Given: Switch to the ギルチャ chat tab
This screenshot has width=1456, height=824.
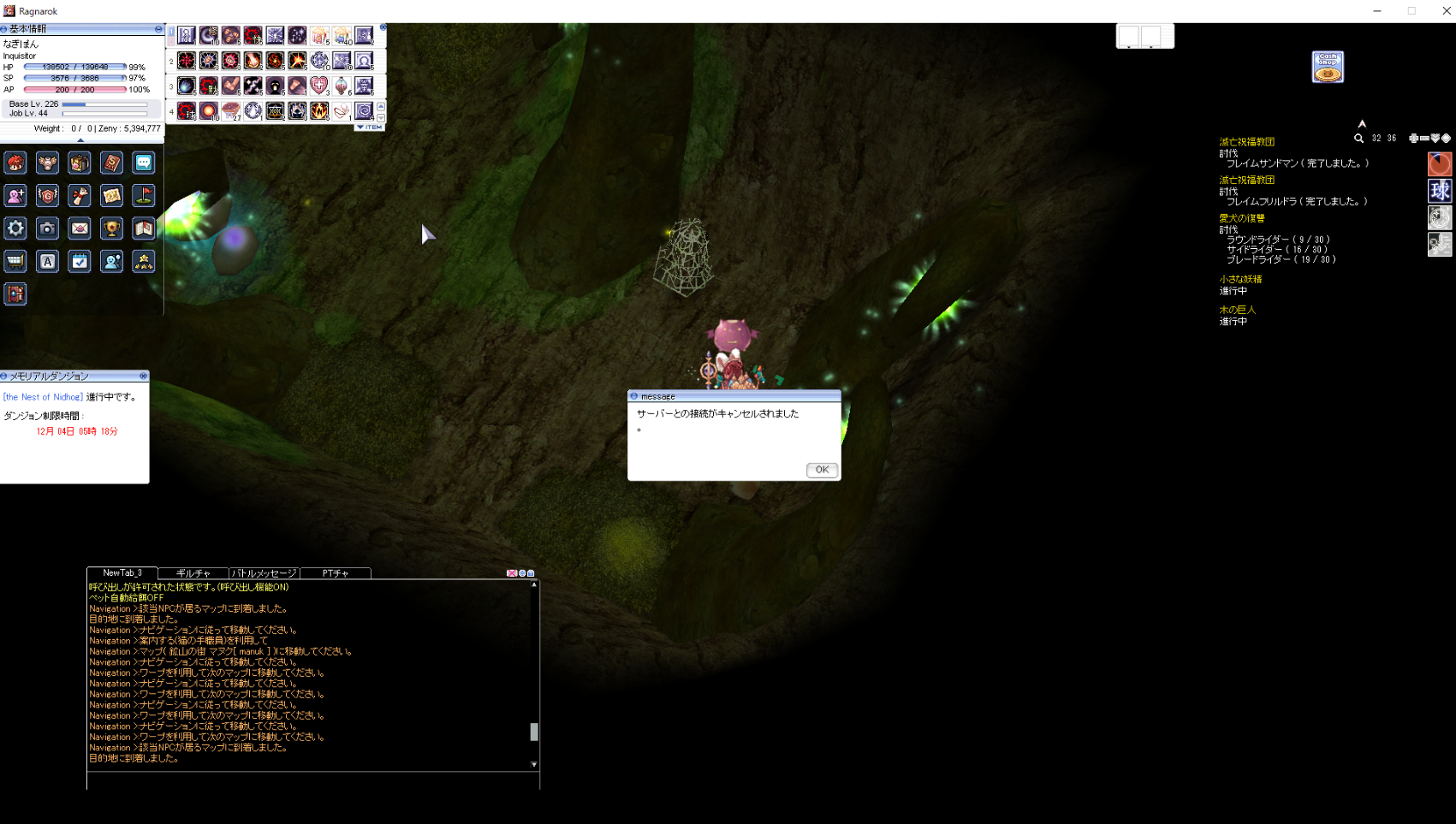Looking at the screenshot, I should point(193,573).
